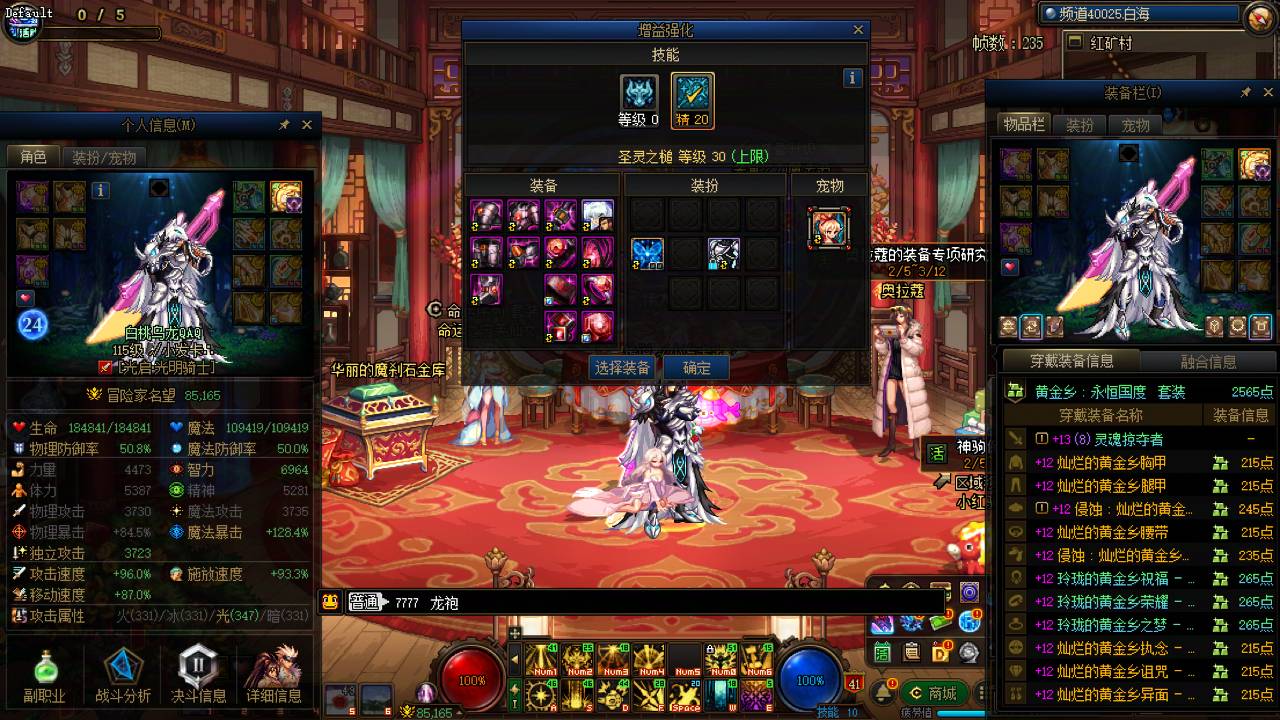Screen dimensions: 1280x720
Task: Click the quest clipboard icon near the minimap
Action: point(912,653)
